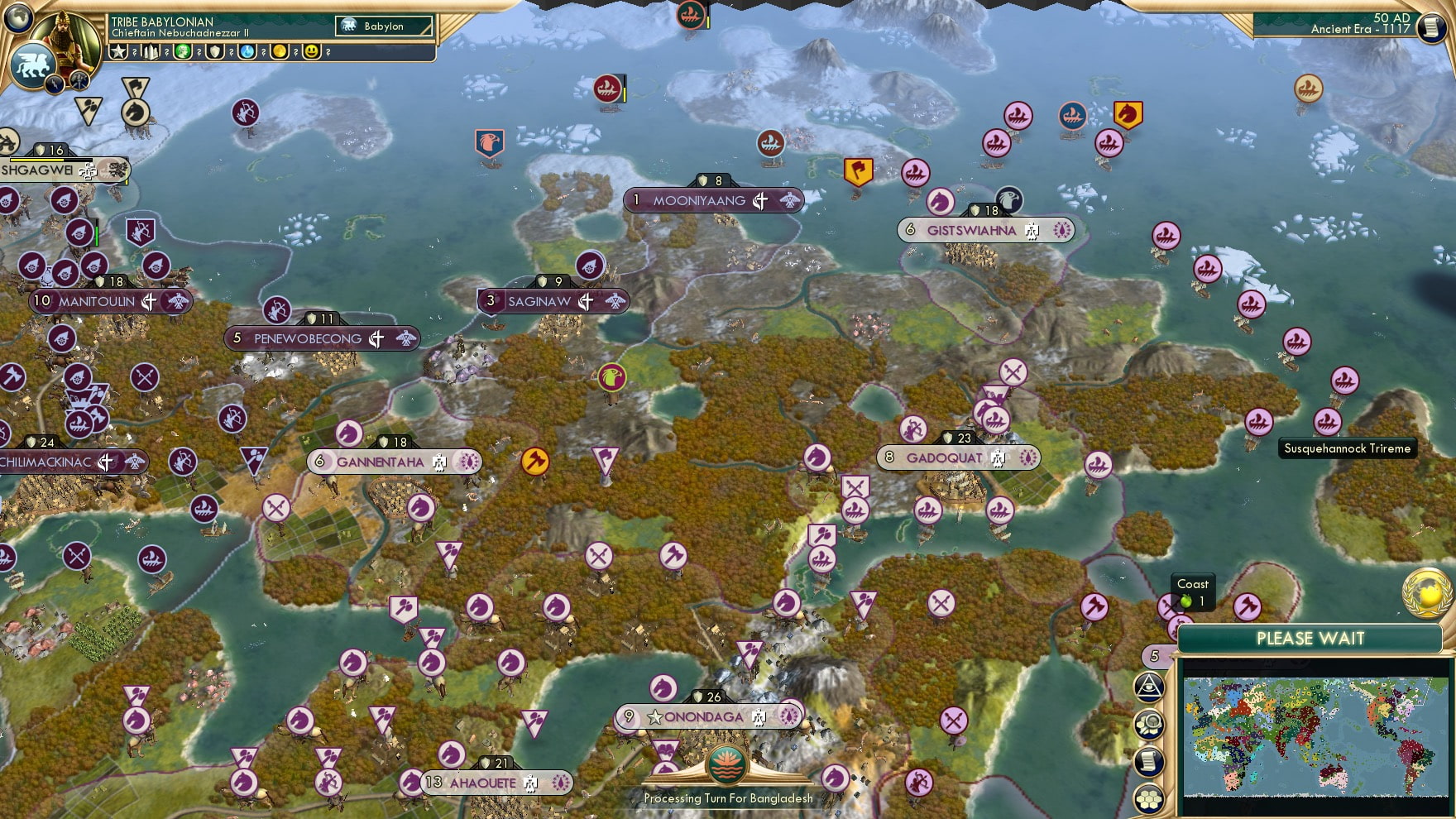Click the portrait of Nebuchadnezzar II
The image size is (1456, 819).
[x=66, y=37]
